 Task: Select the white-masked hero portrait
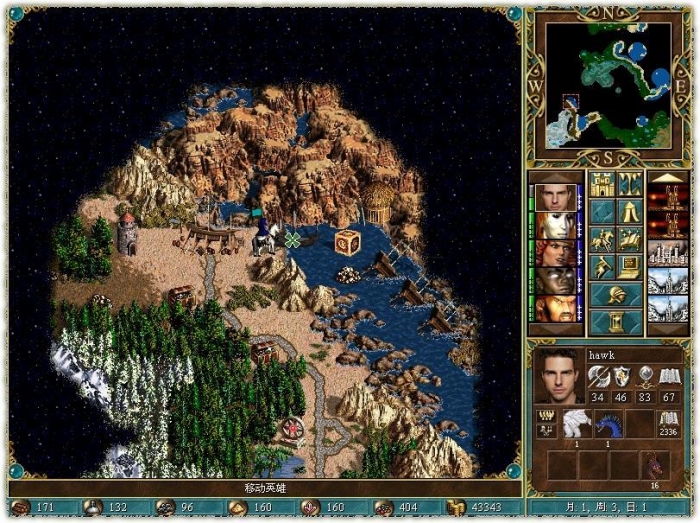pyautogui.click(x=554, y=225)
